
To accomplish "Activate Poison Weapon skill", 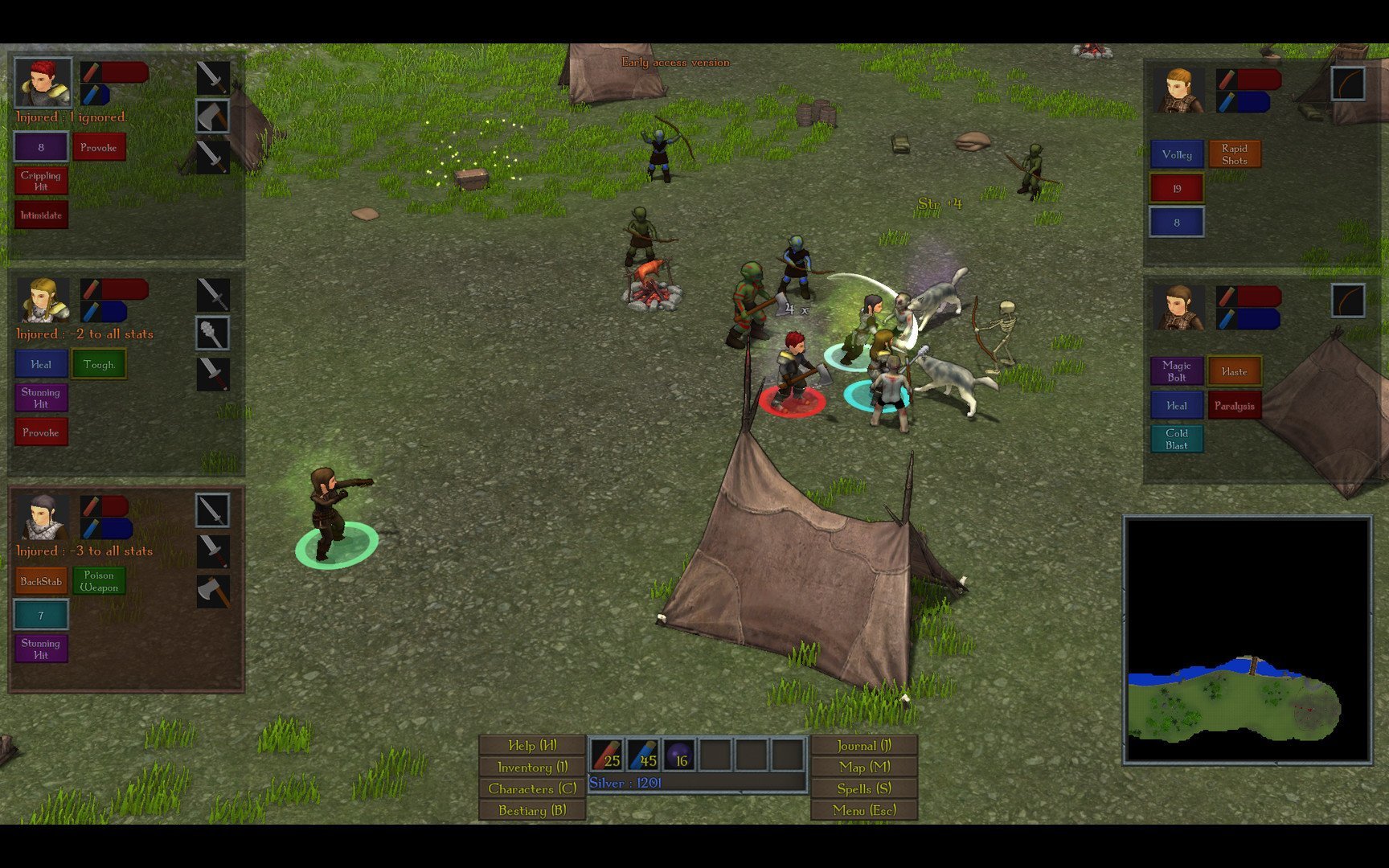I will (x=99, y=581).
